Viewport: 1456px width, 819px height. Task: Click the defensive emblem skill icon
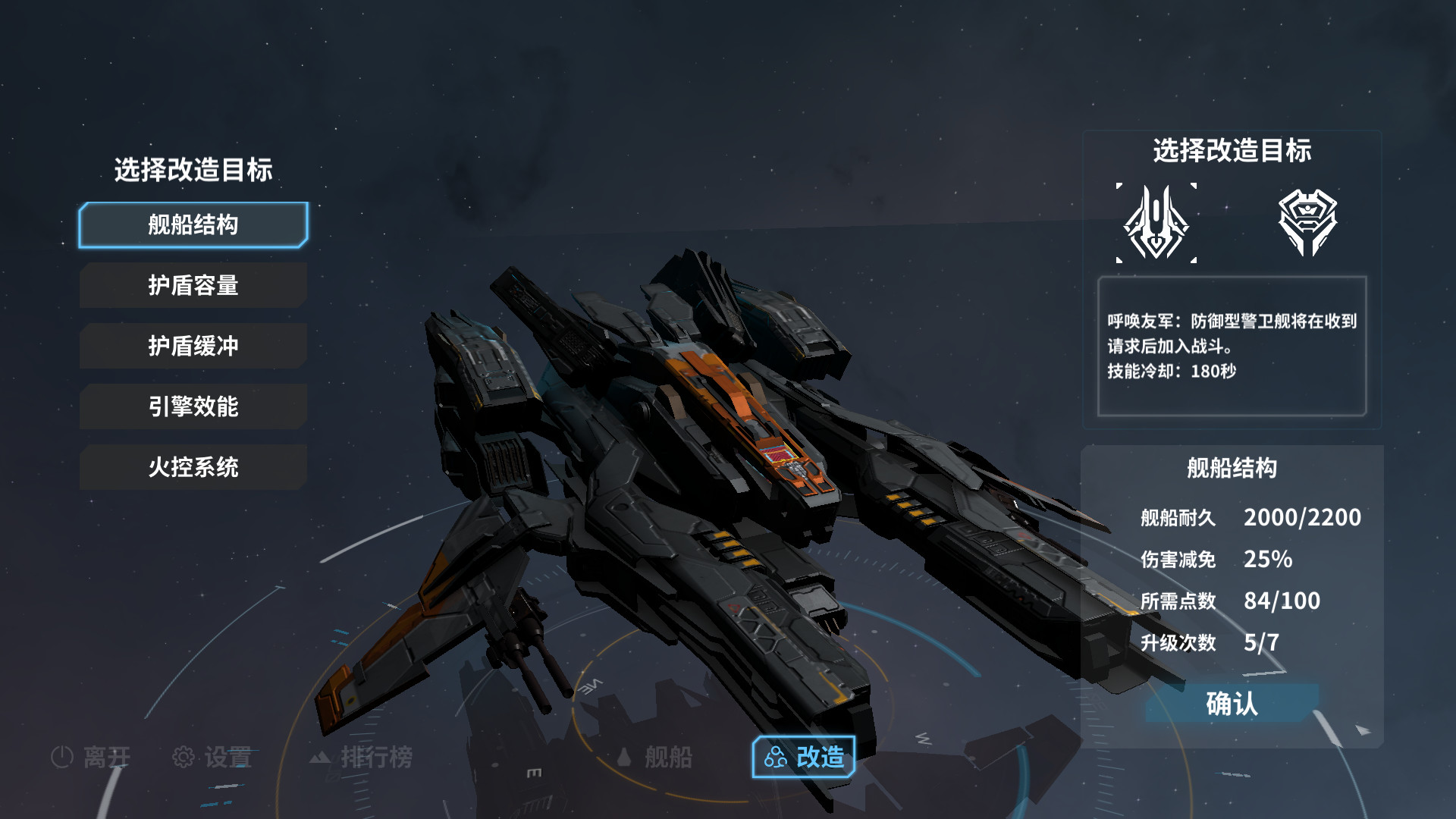(x=1307, y=222)
